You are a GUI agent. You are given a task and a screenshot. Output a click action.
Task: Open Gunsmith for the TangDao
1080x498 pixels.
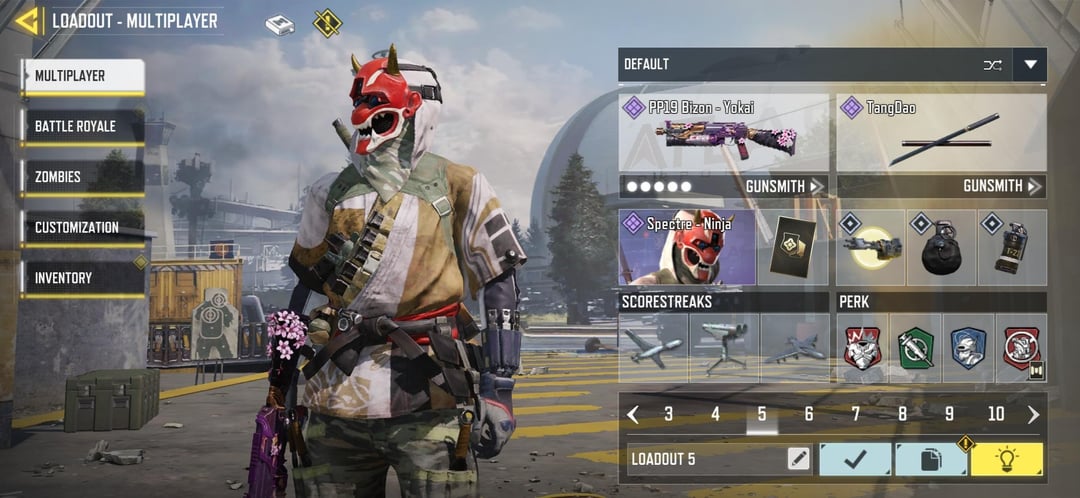pos(1002,186)
